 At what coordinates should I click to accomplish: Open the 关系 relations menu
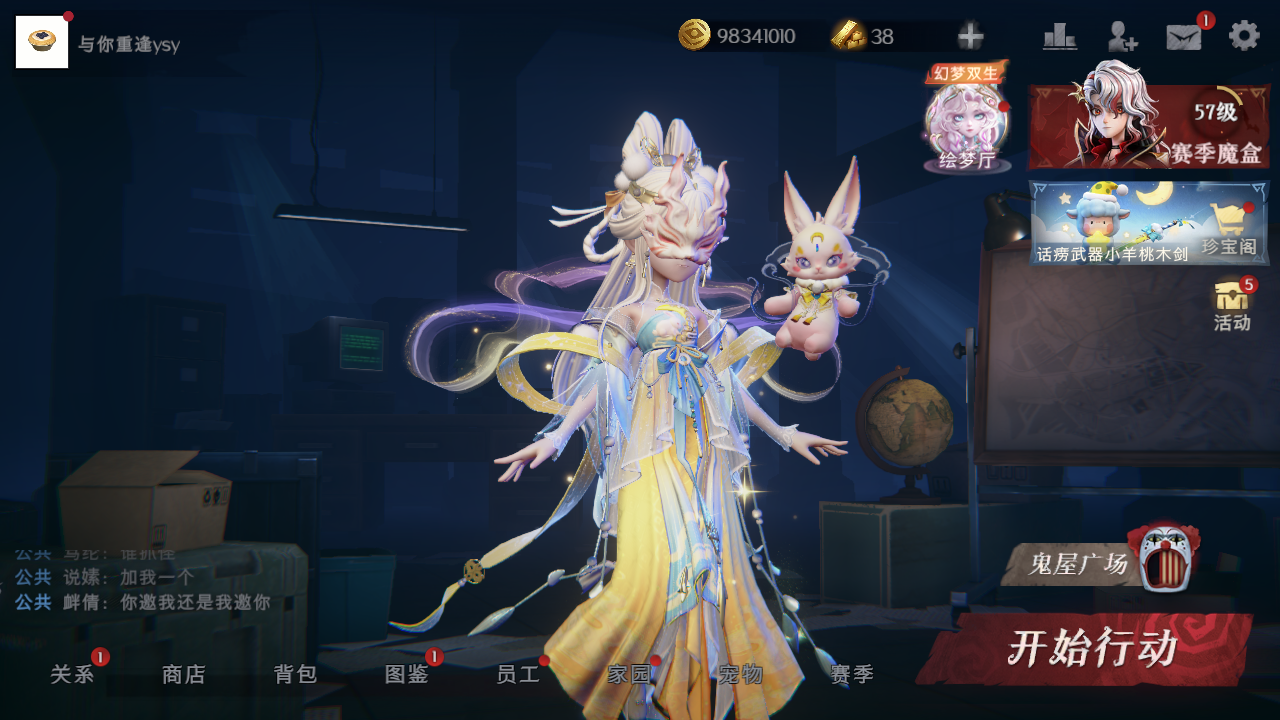pyautogui.click(x=73, y=675)
